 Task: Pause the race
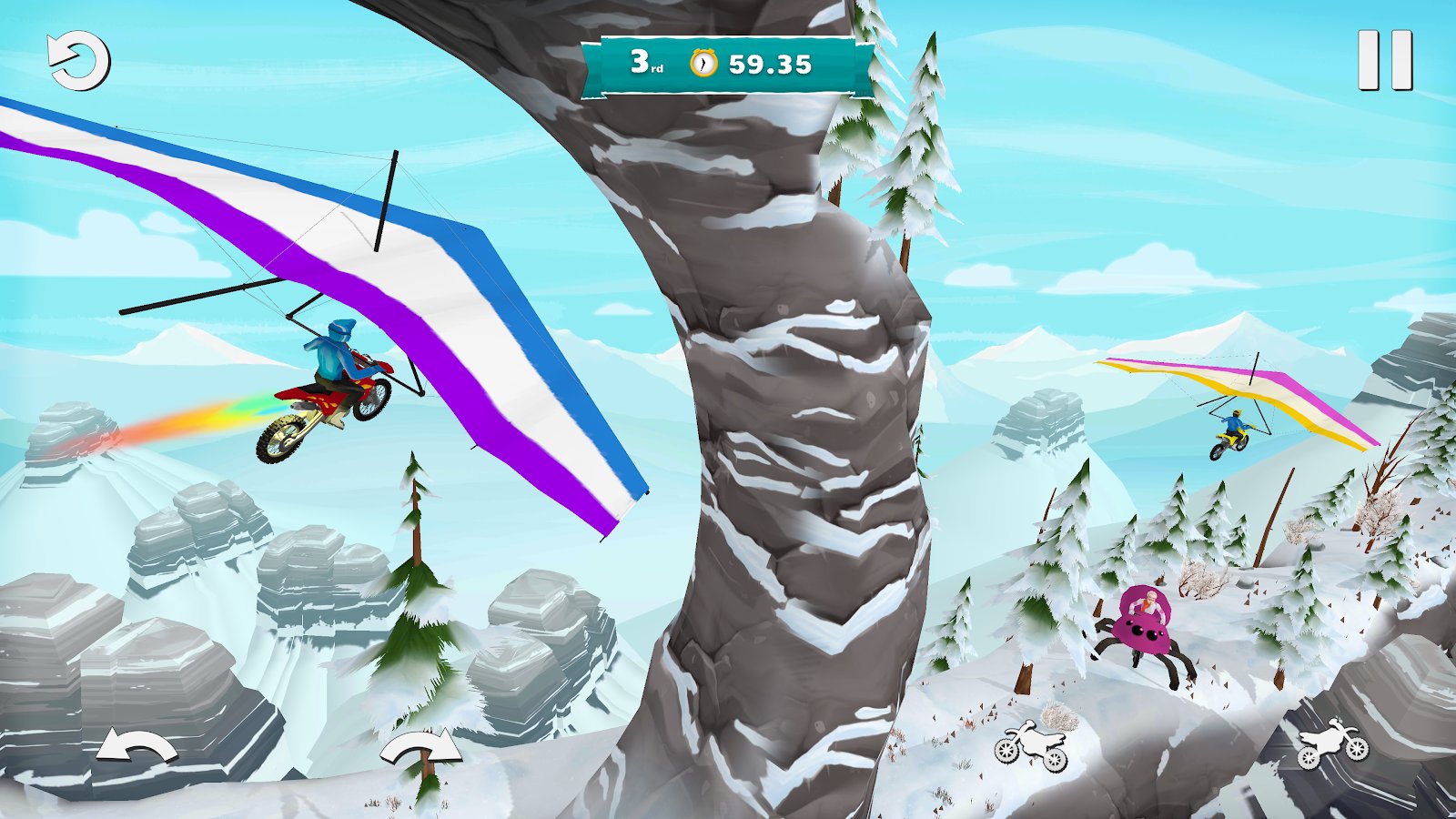pos(1384,60)
